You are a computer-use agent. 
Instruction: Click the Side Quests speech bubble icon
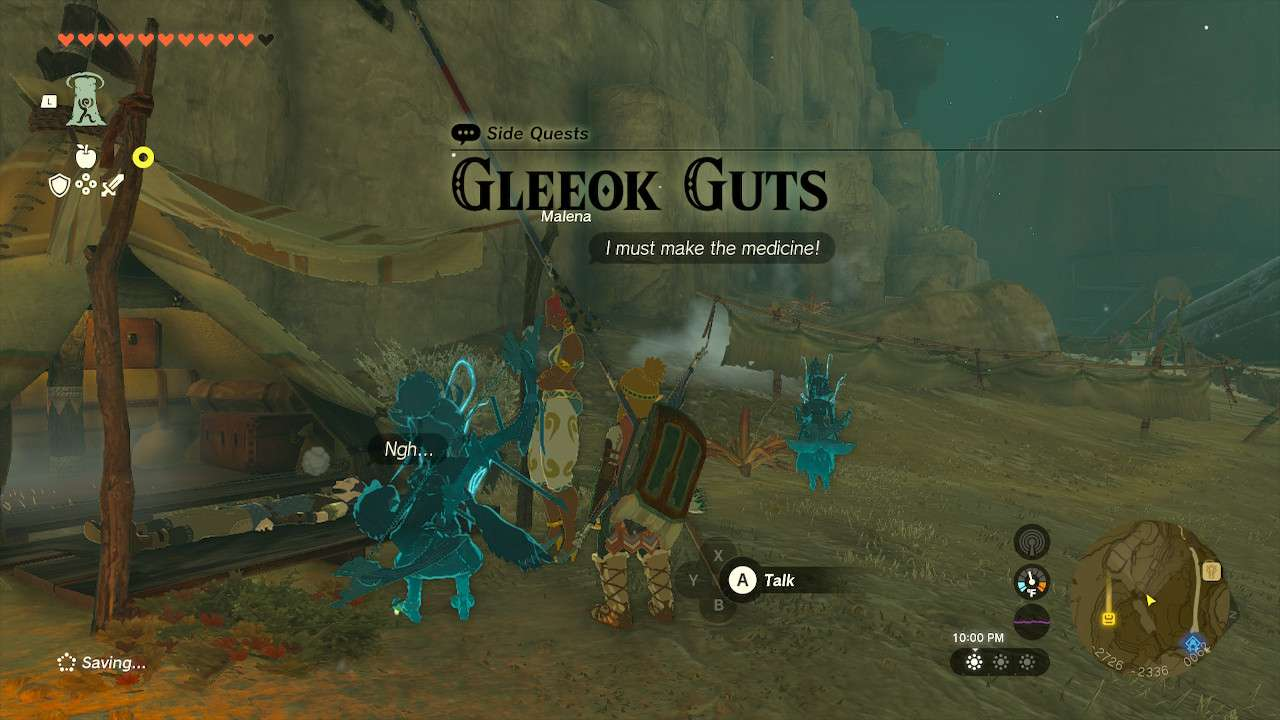coord(465,132)
